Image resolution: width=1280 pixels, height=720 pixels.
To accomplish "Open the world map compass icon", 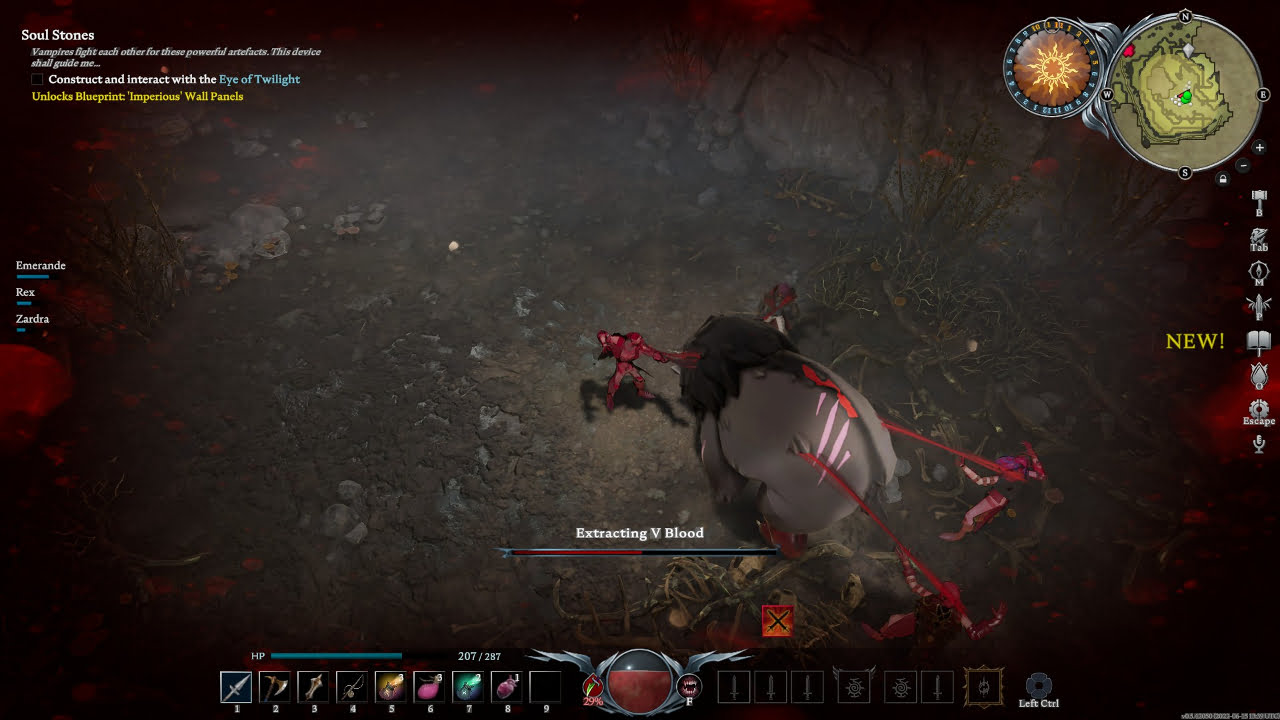I will pyautogui.click(x=1259, y=271).
